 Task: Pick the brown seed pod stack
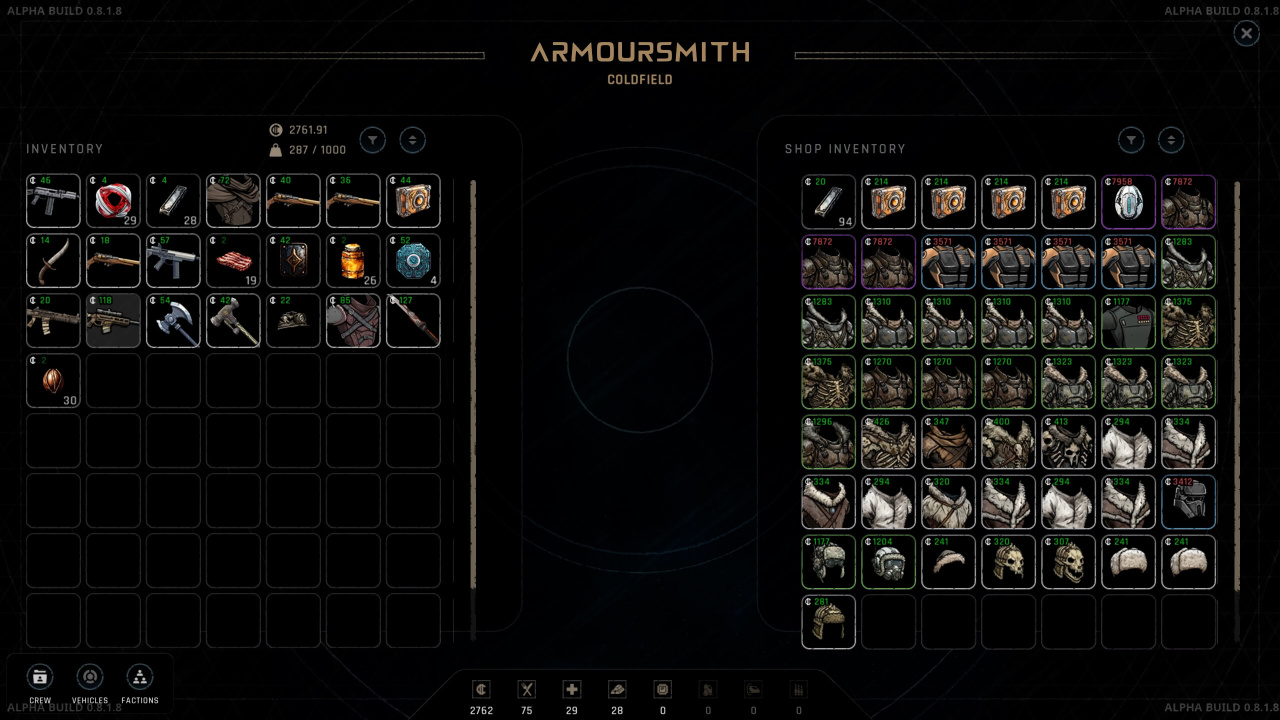pyautogui.click(x=53, y=381)
